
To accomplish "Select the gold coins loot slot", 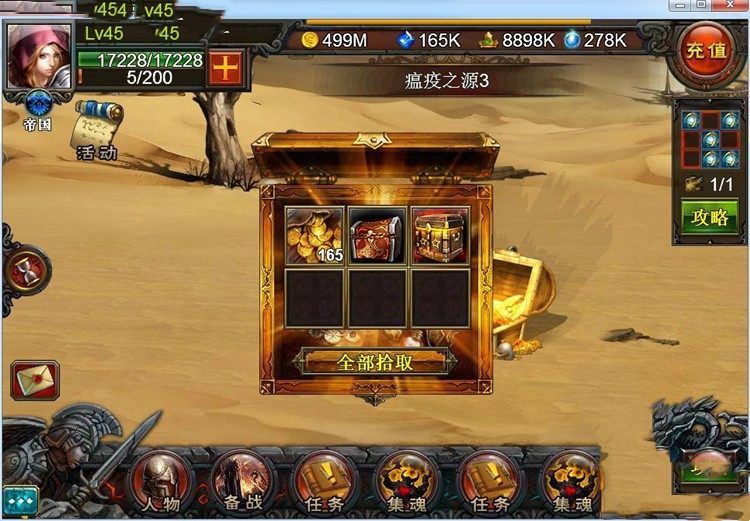I will point(314,236).
